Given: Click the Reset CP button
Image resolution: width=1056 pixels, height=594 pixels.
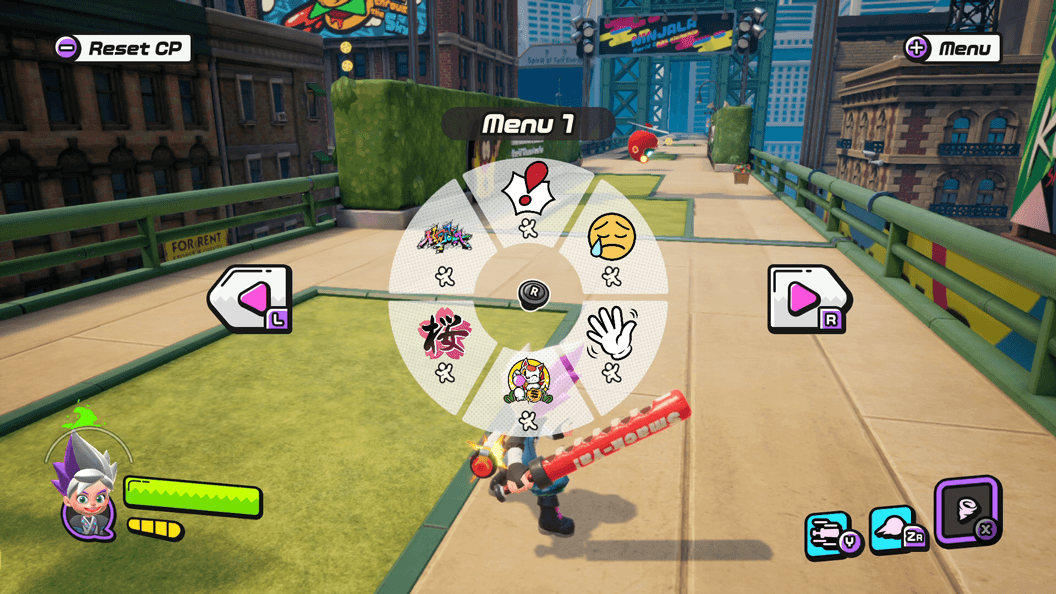Looking at the screenshot, I should pyautogui.click(x=122, y=47).
